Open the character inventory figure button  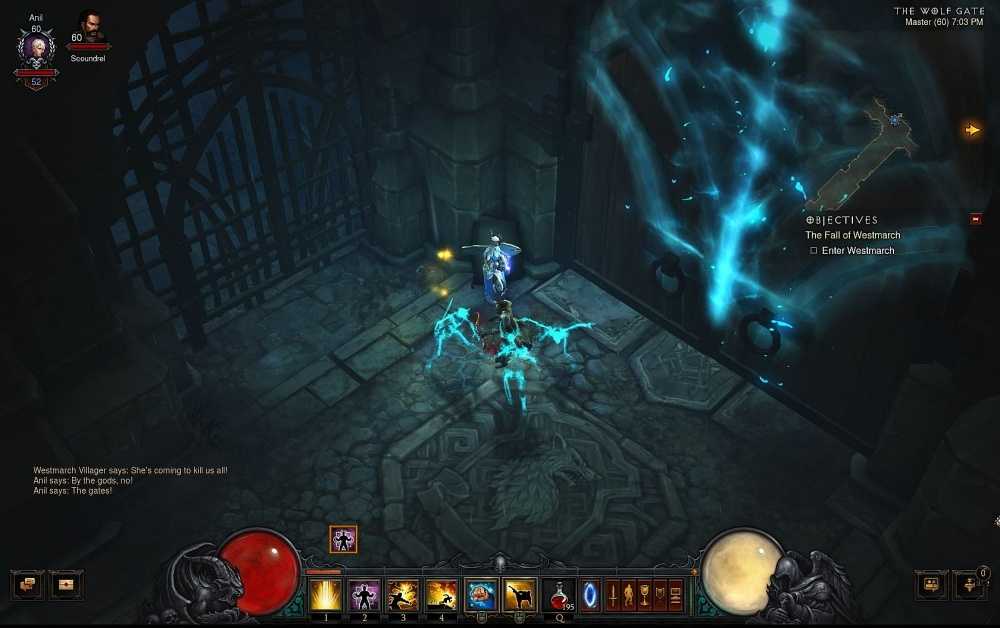pos(628,595)
